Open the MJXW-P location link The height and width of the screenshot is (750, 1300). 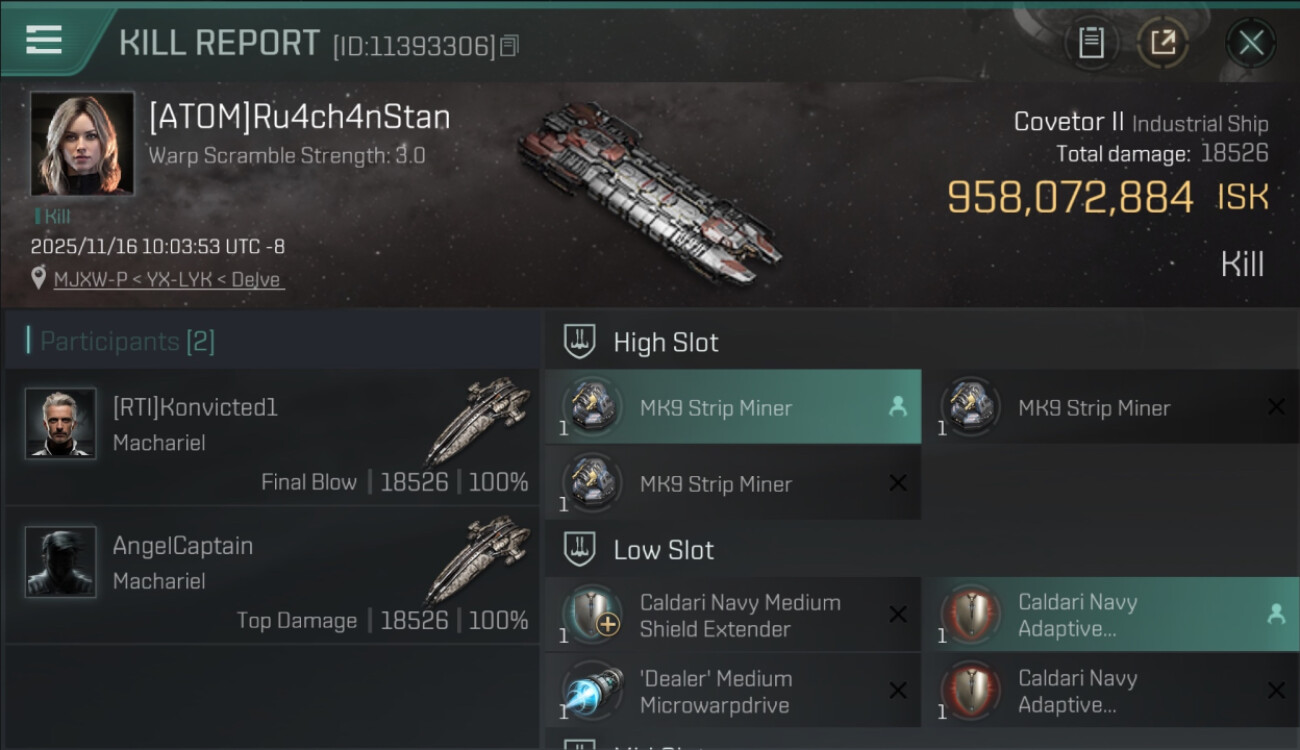coord(169,280)
